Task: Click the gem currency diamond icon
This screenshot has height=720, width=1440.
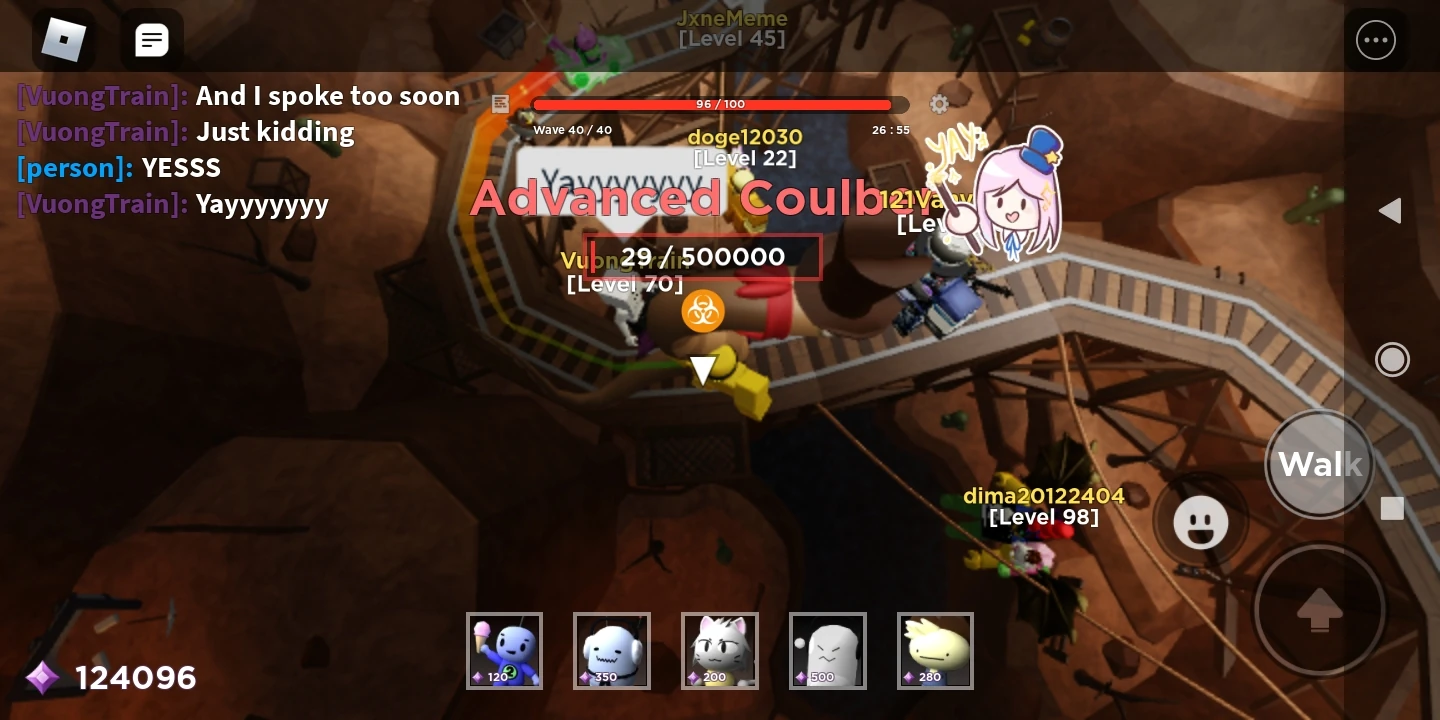Action: tap(42, 678)
